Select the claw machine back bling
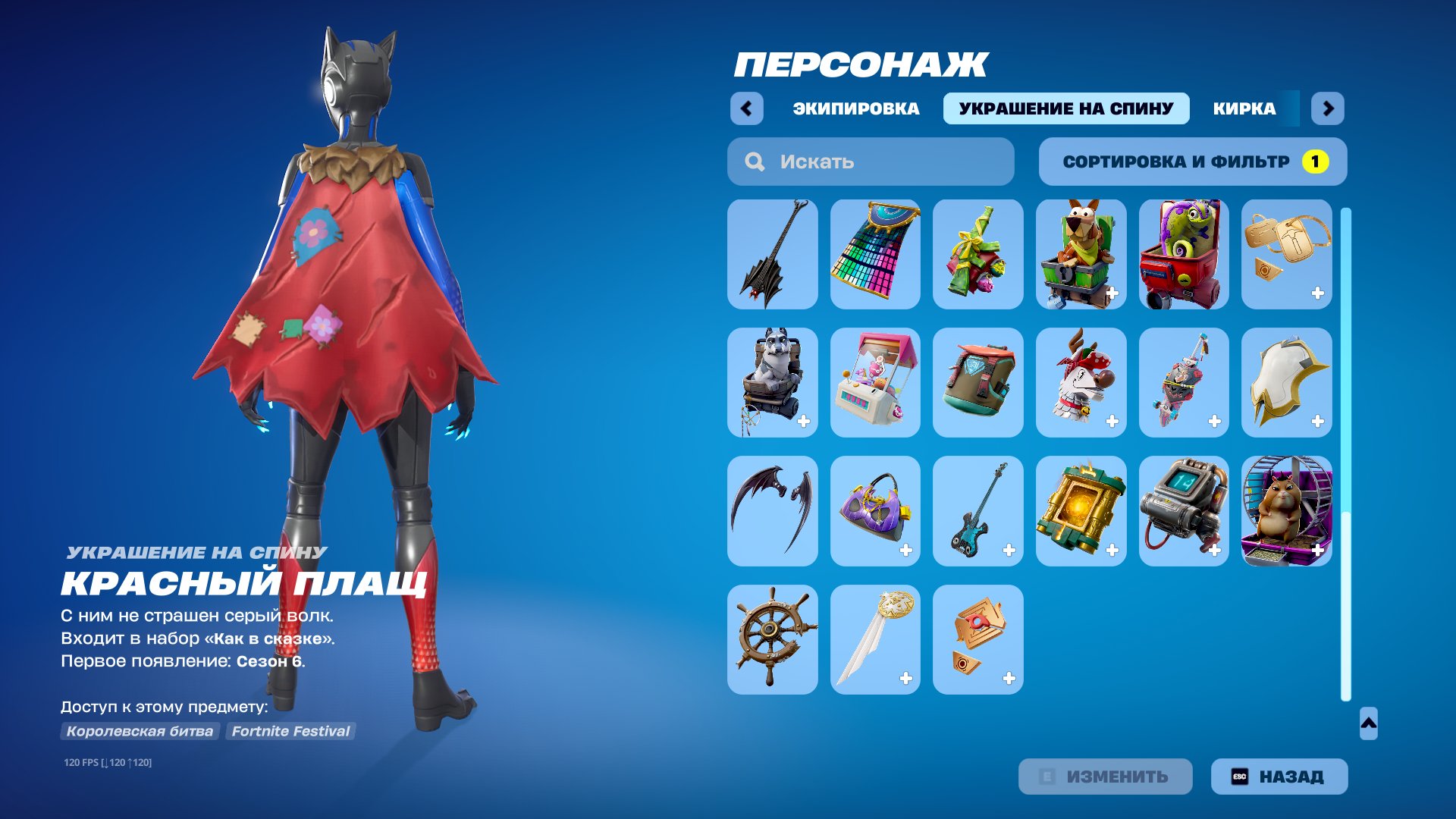The image size is (1456, 819). (x=875, y=383)
